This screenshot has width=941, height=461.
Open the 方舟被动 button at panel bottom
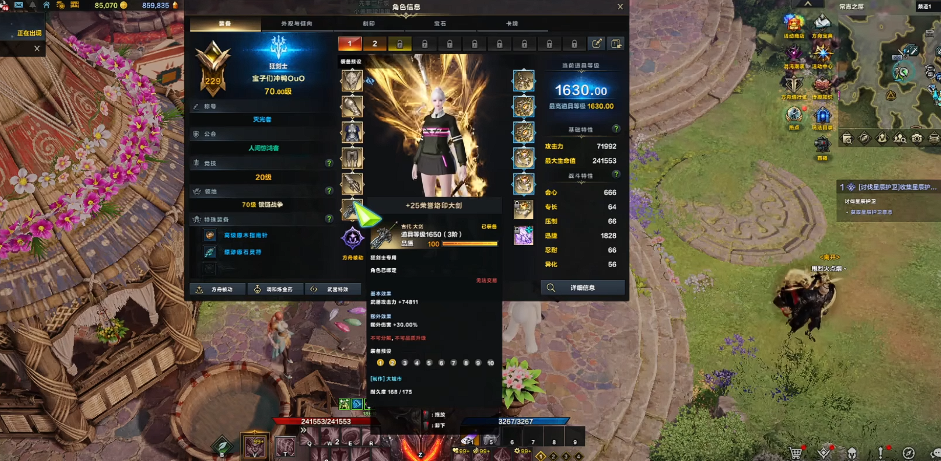coord(217,290)
